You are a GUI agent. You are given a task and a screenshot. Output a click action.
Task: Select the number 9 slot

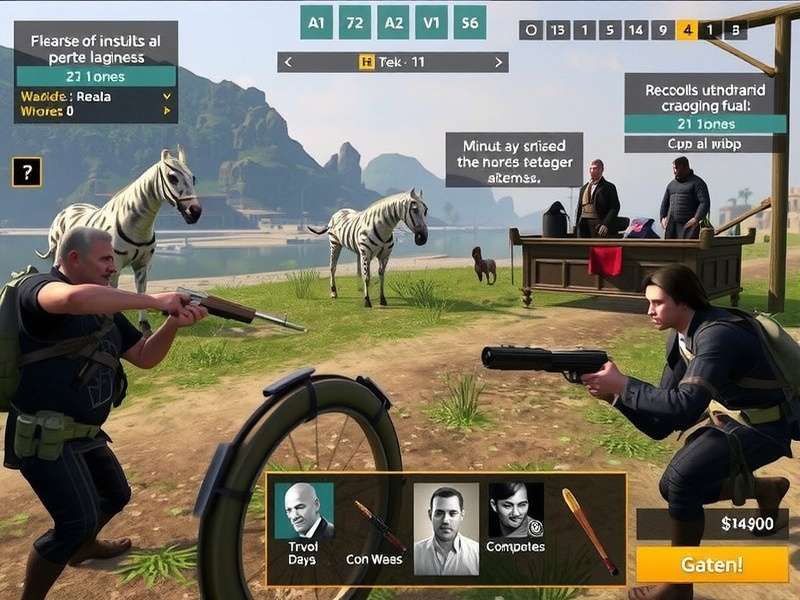pos(660,30)
